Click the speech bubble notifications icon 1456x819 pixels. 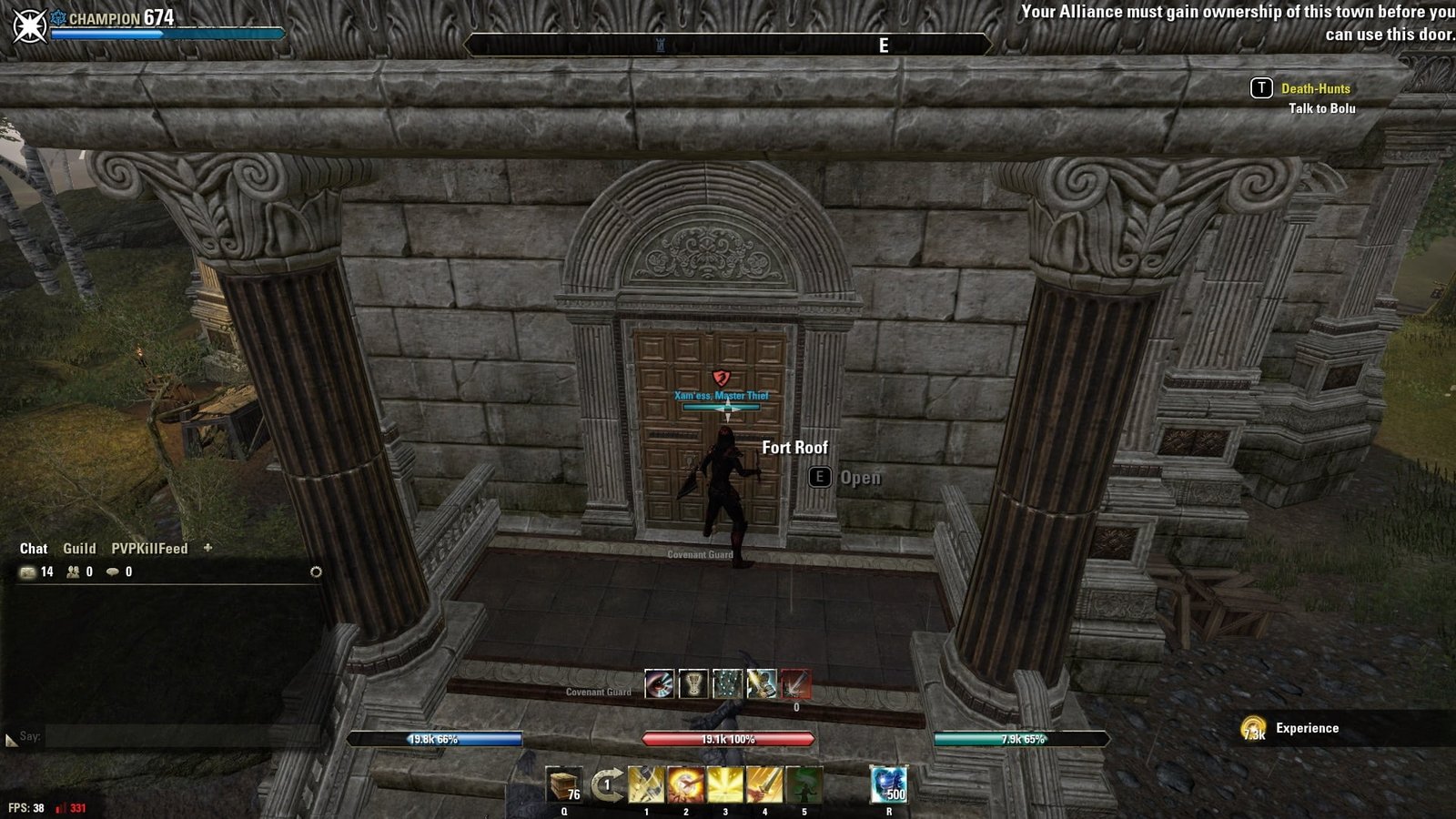(x=113, y=572)
